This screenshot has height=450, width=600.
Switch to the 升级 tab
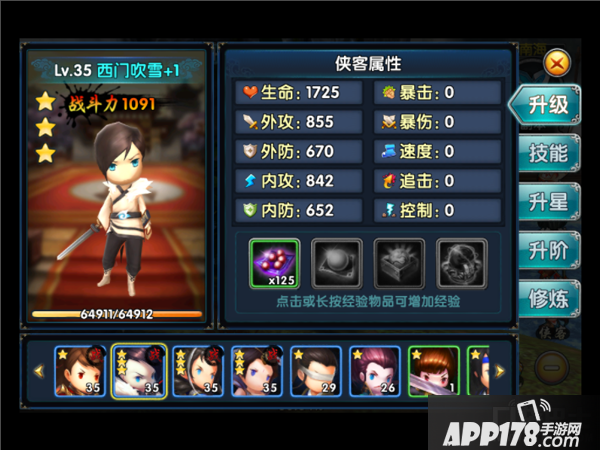tap(548, 105)
